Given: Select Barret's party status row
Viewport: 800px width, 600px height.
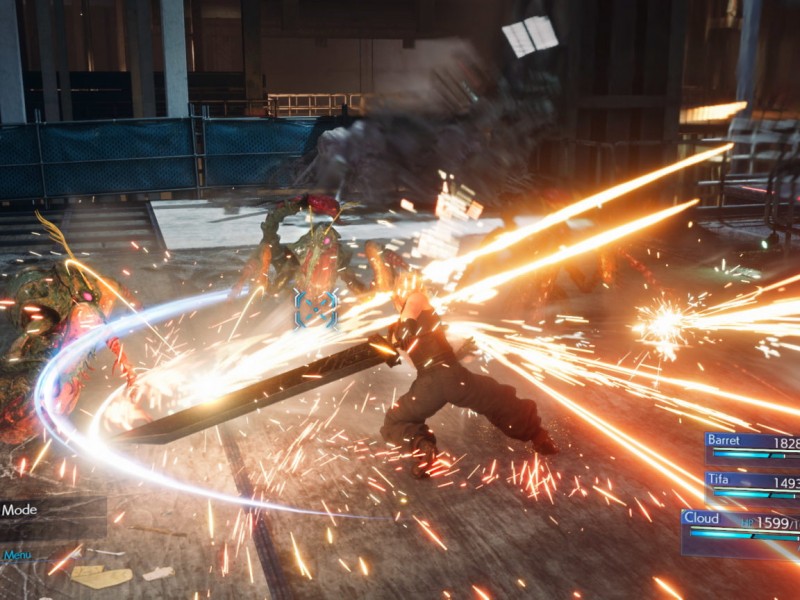Looking at the screenshot, I should coord(751,447).
